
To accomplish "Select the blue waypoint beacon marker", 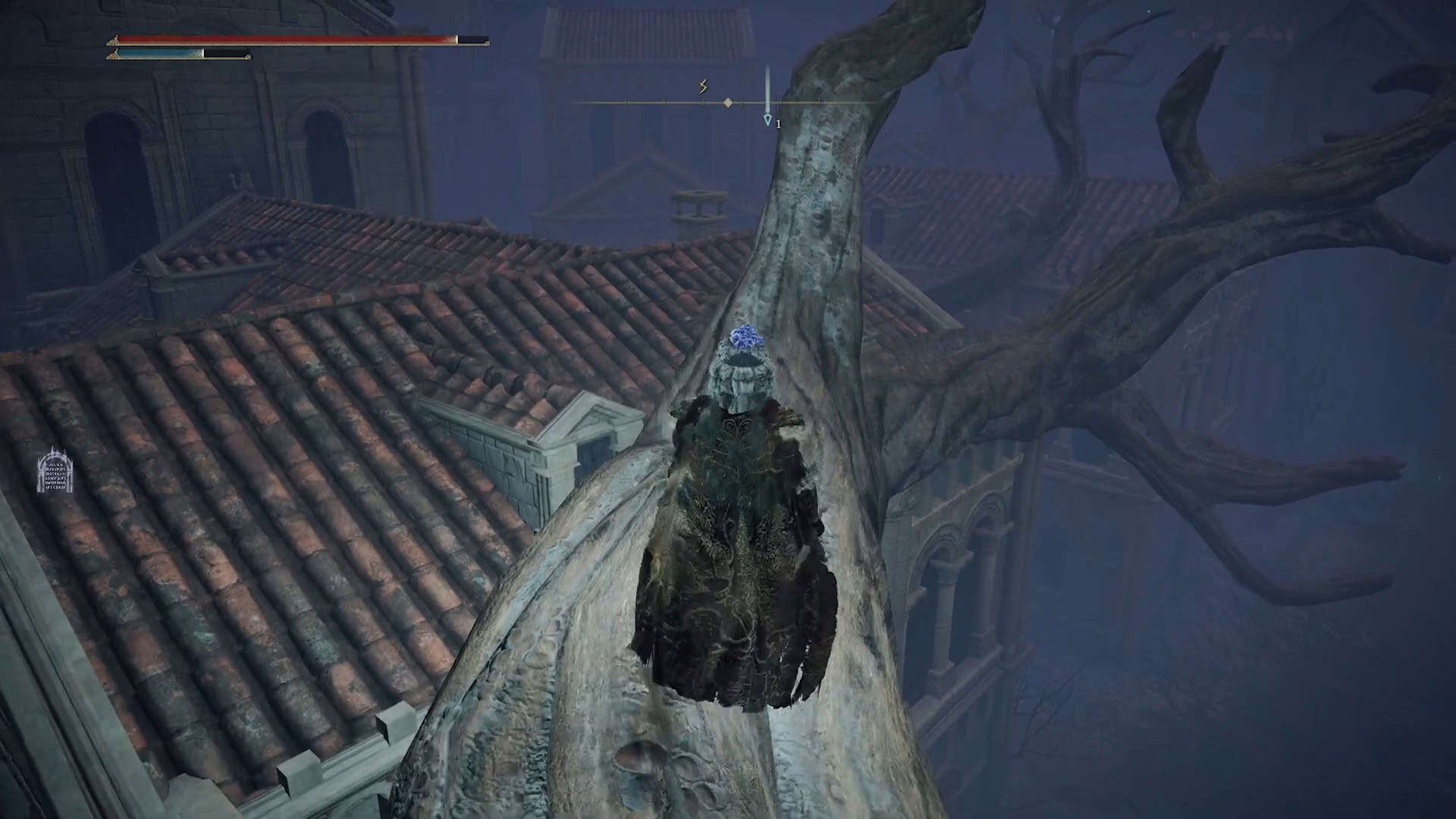I will tap(767, 119).
